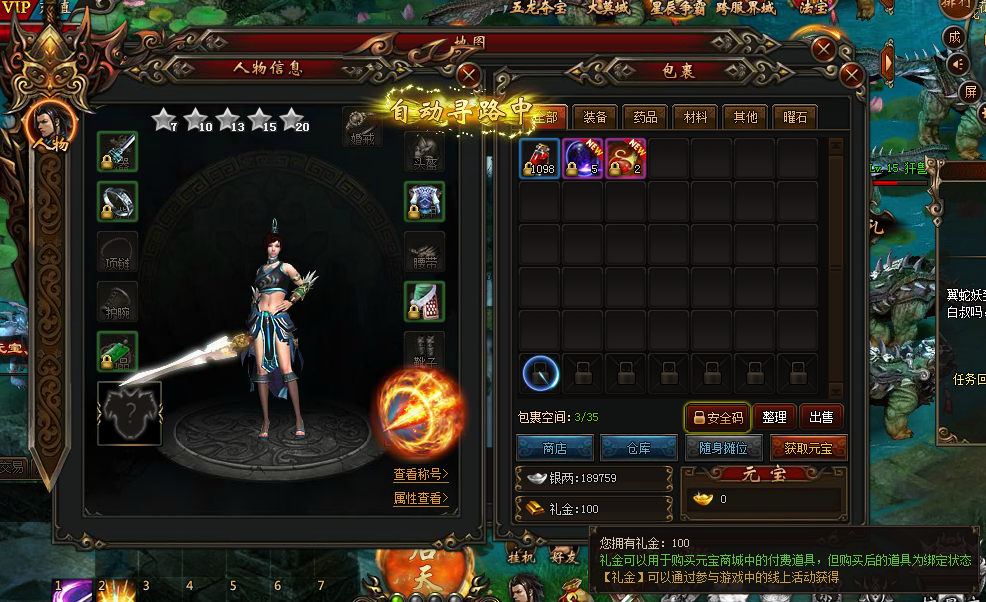Open the 药品 potions tab
Image resolution: width=986 pixels, height=602 pixels.
click(645, 117)
